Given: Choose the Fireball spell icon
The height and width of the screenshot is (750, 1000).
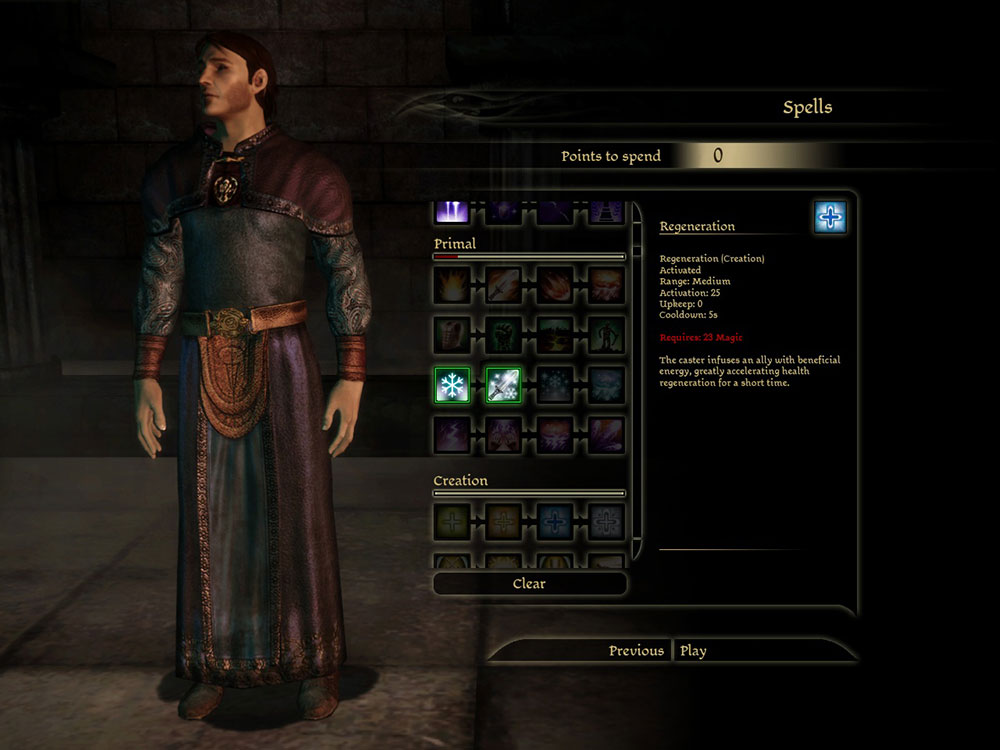Looking at the screenshot, I should [x=555, y=285].
